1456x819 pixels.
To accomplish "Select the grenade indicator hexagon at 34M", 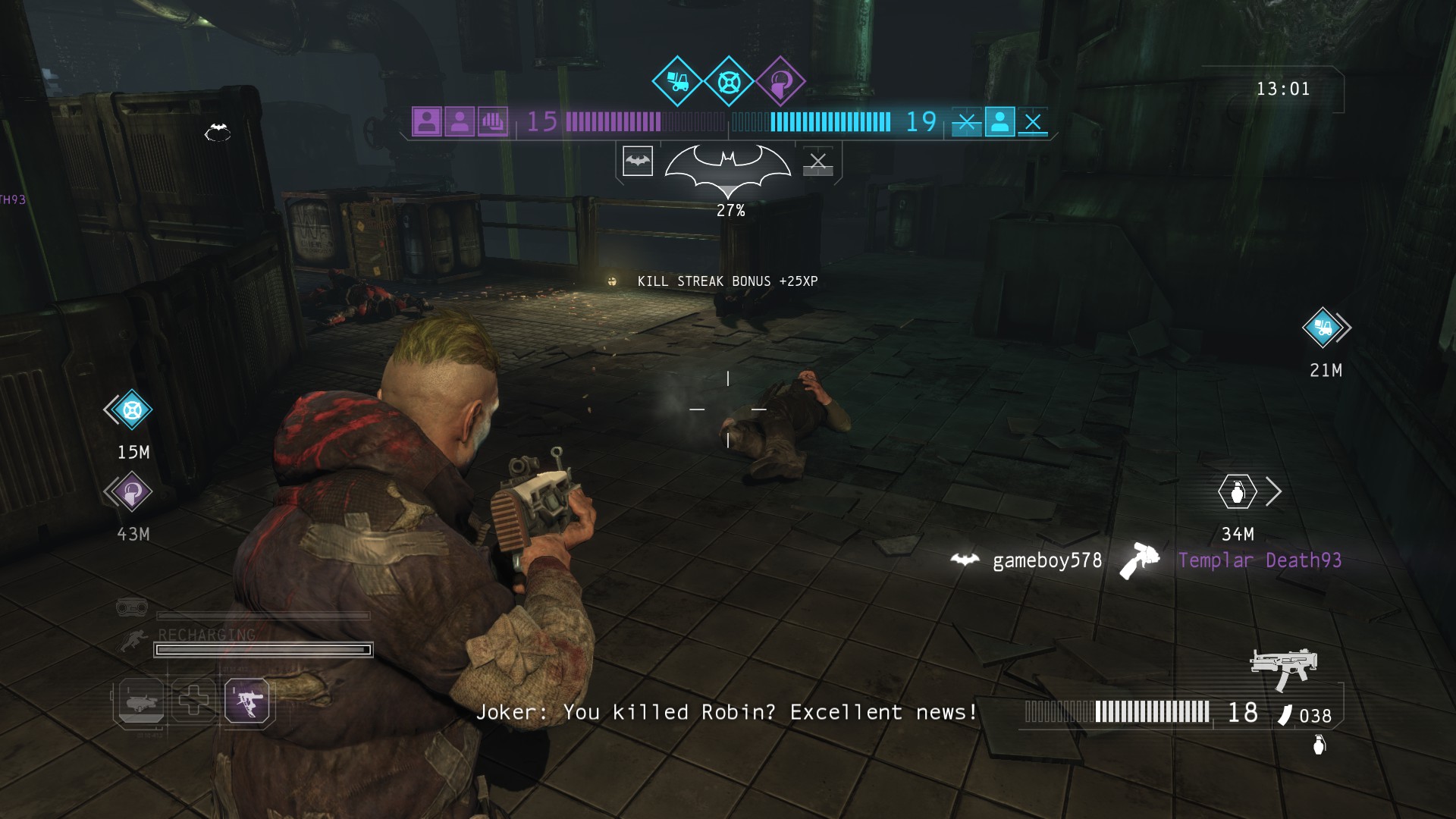I will [x=1238, y=492].
